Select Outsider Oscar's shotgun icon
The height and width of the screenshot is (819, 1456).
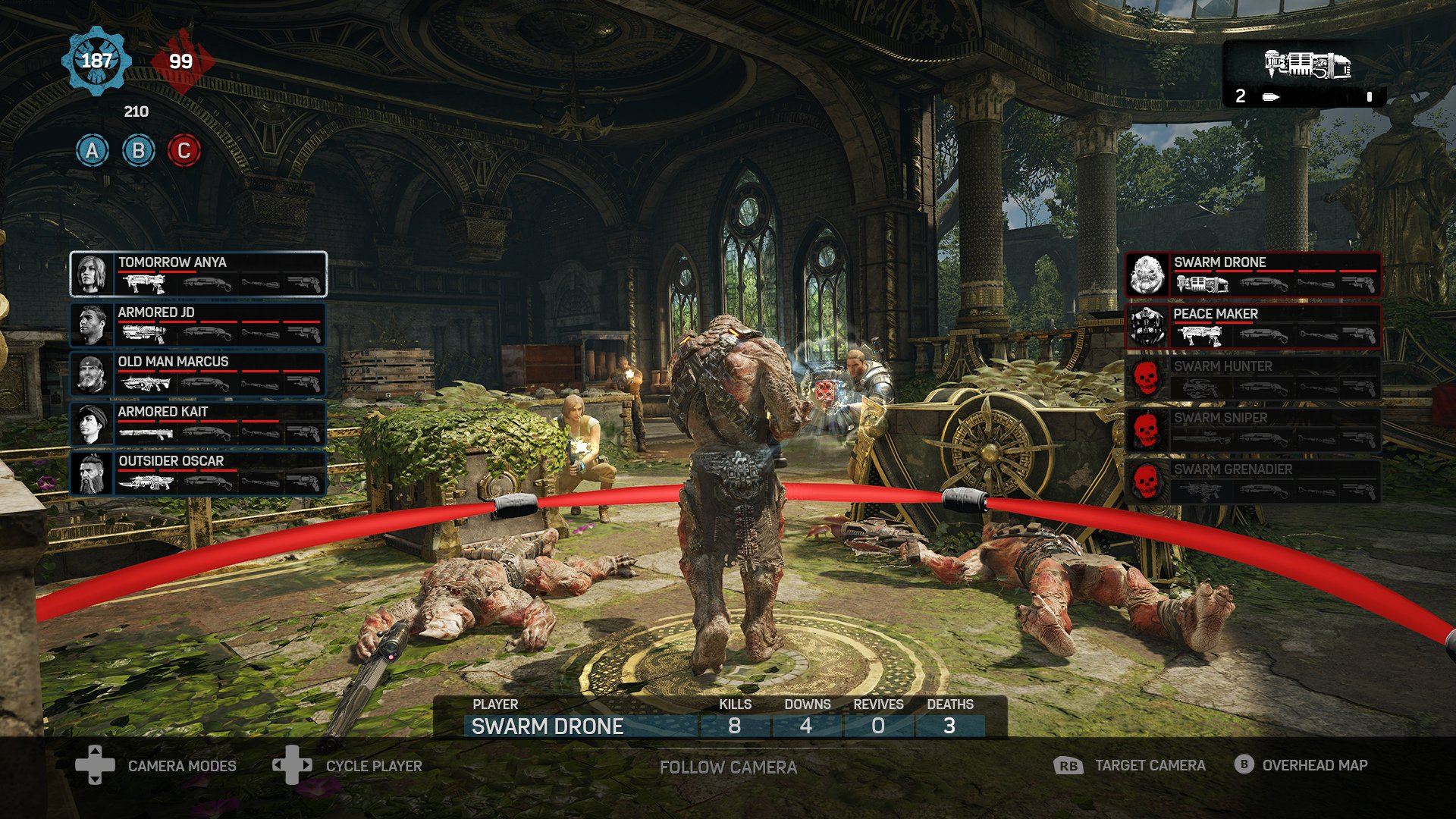(208, 480)
